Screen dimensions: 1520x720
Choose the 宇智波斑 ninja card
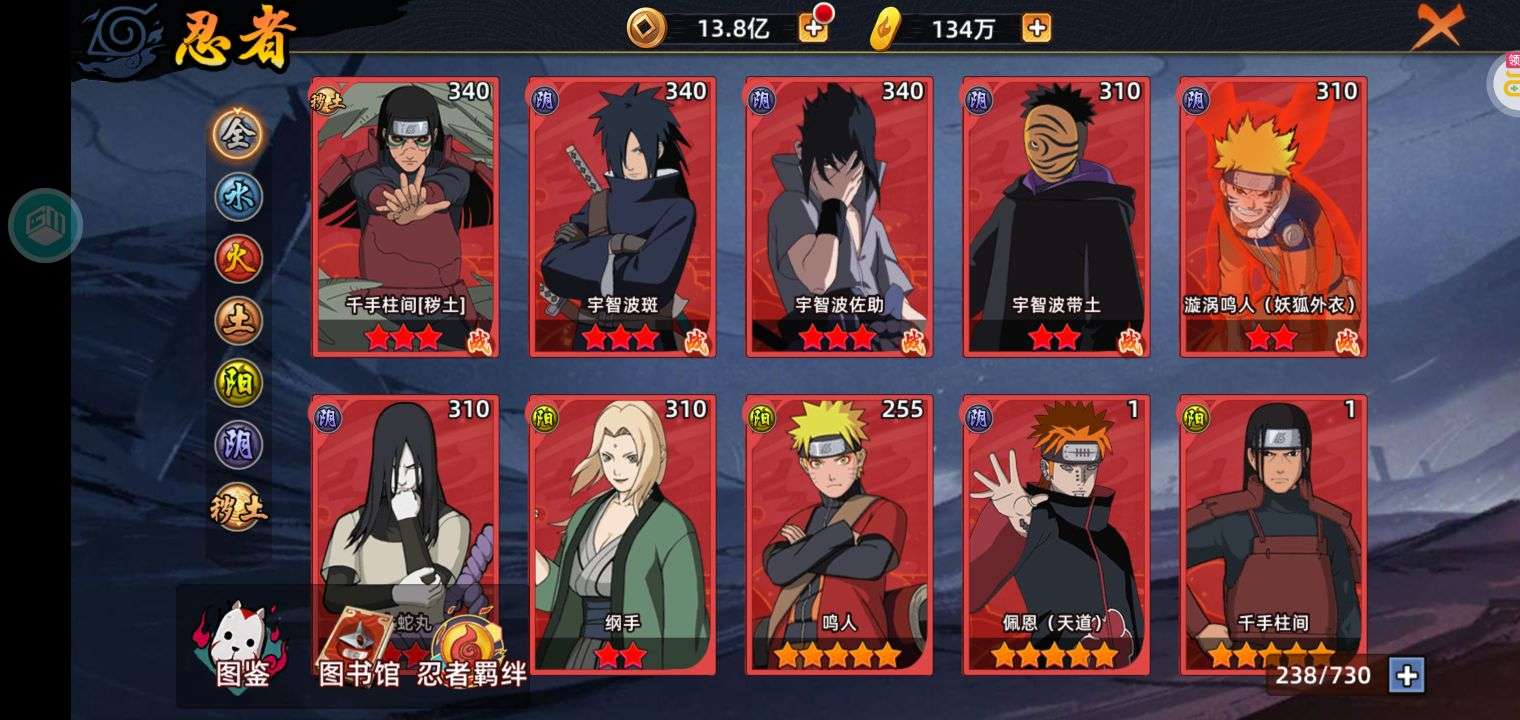tap(622, 216)
